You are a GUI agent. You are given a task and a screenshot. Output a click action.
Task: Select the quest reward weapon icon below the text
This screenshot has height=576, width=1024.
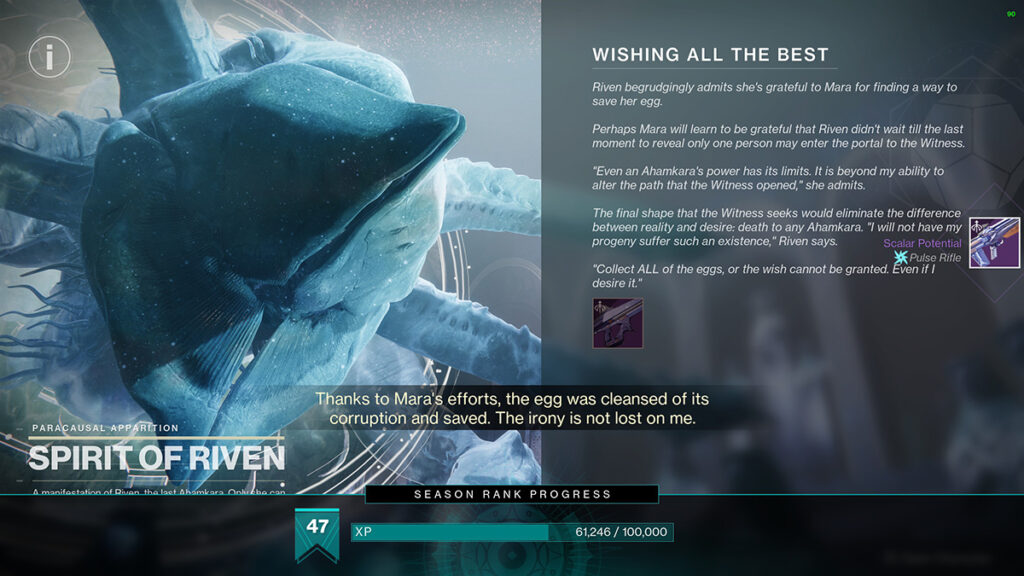pos(617,324)
